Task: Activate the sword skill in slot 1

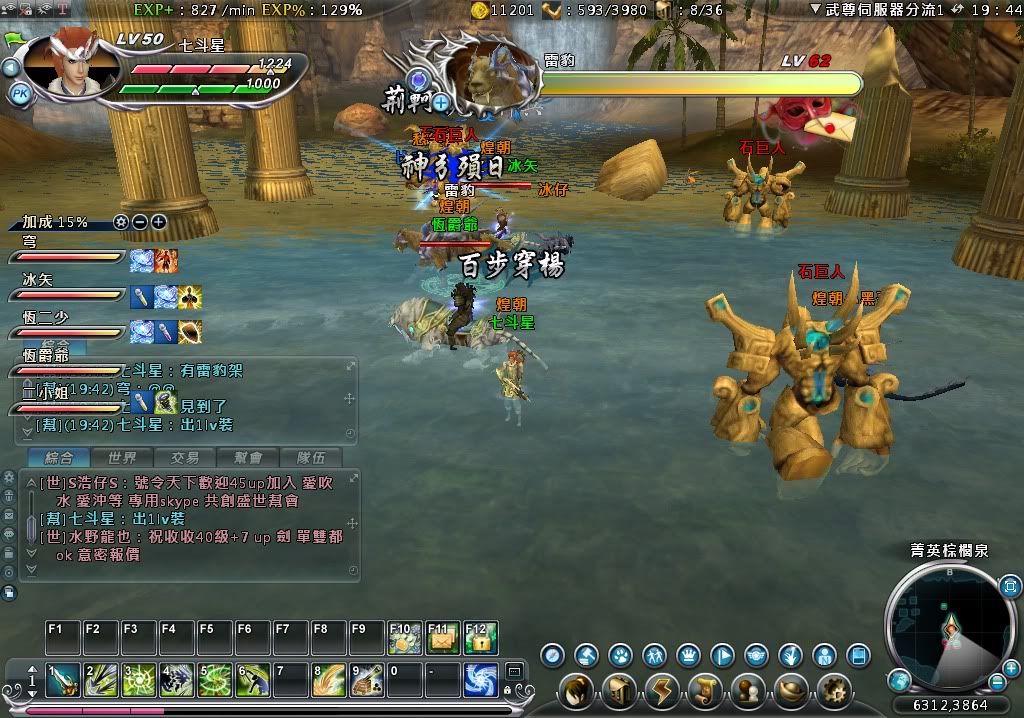Action: tap(62, 680)
